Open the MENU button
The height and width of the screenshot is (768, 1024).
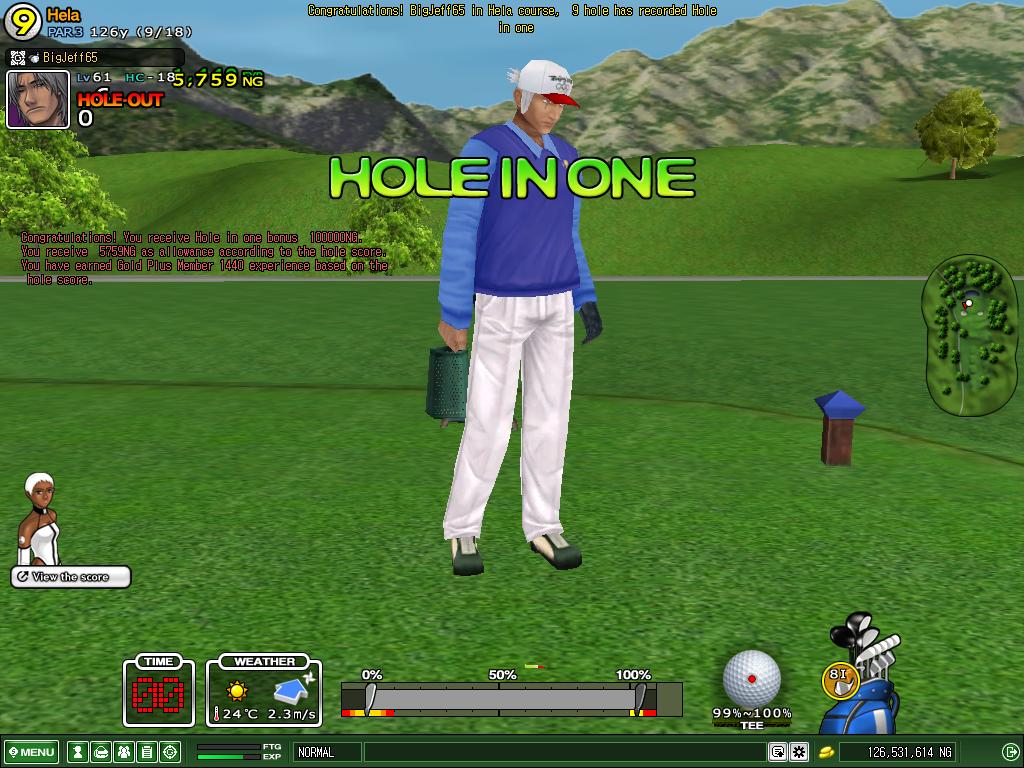coord(31,752)
